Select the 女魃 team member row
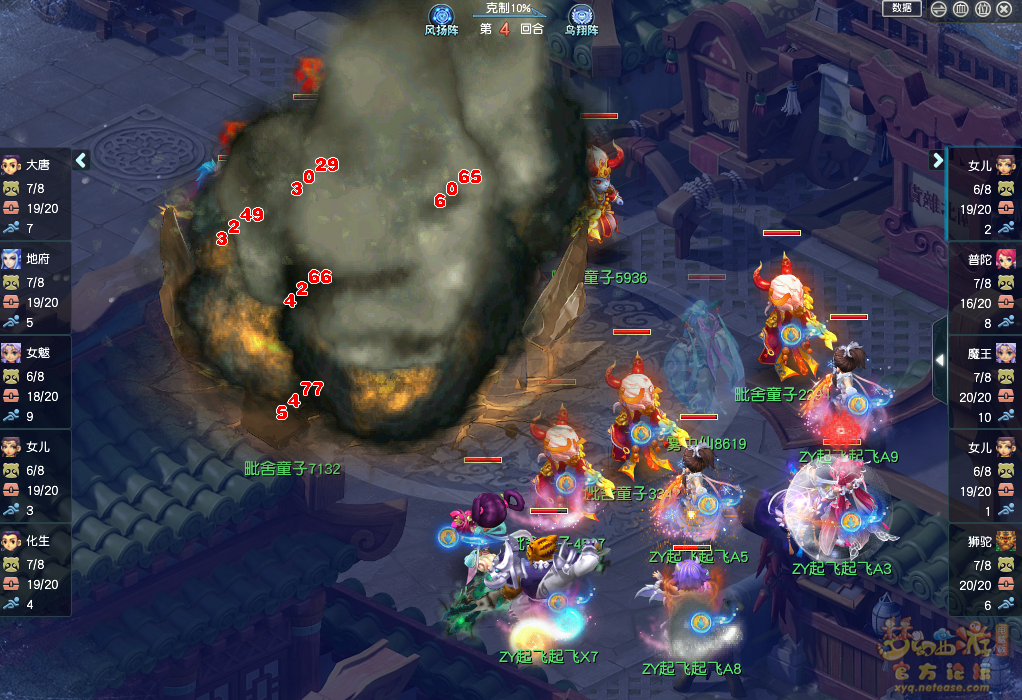This screenshot has height=700, width=1022. [35, 384]
